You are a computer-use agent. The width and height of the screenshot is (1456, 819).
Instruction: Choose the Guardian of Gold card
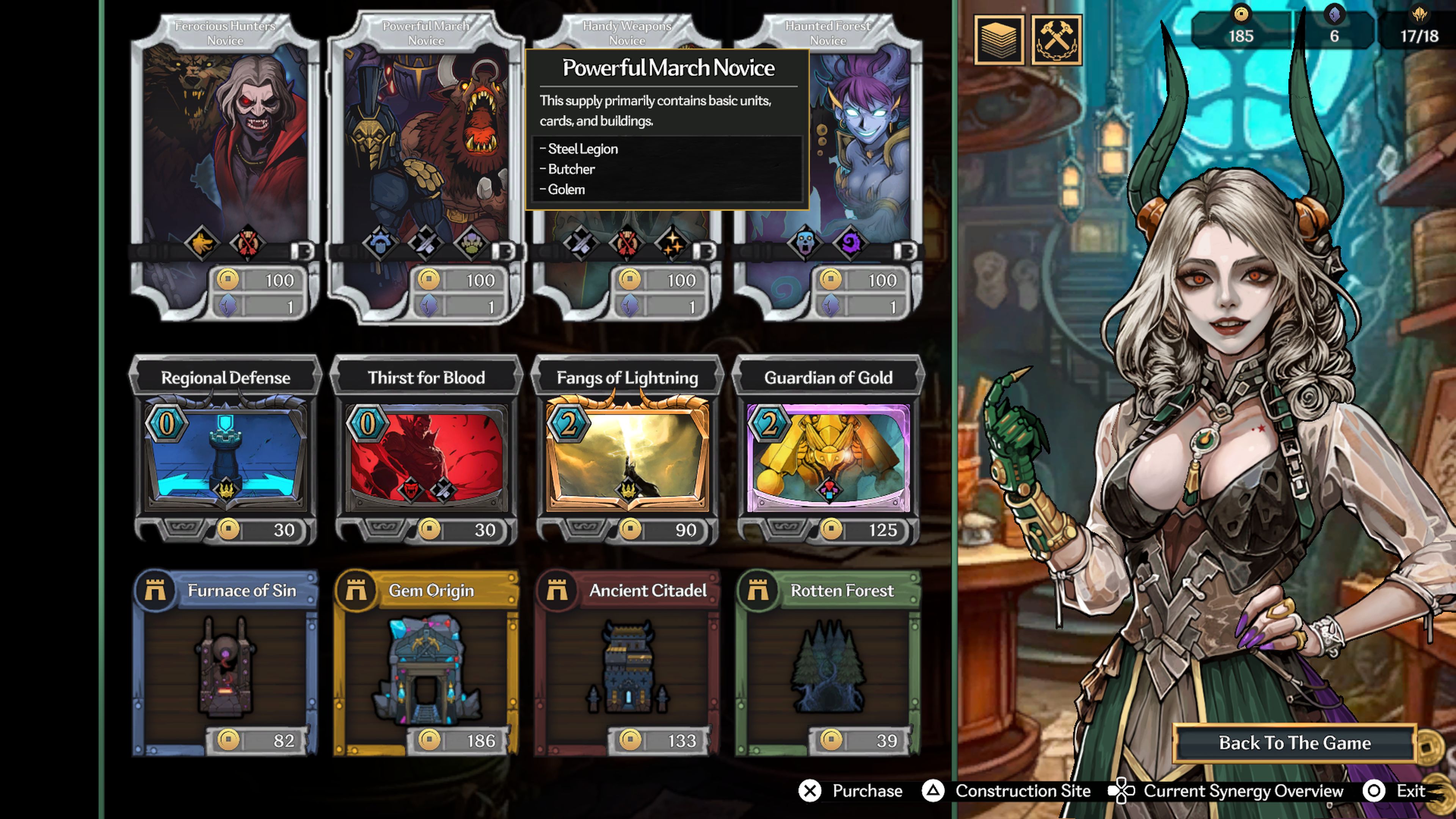(829, 452)
